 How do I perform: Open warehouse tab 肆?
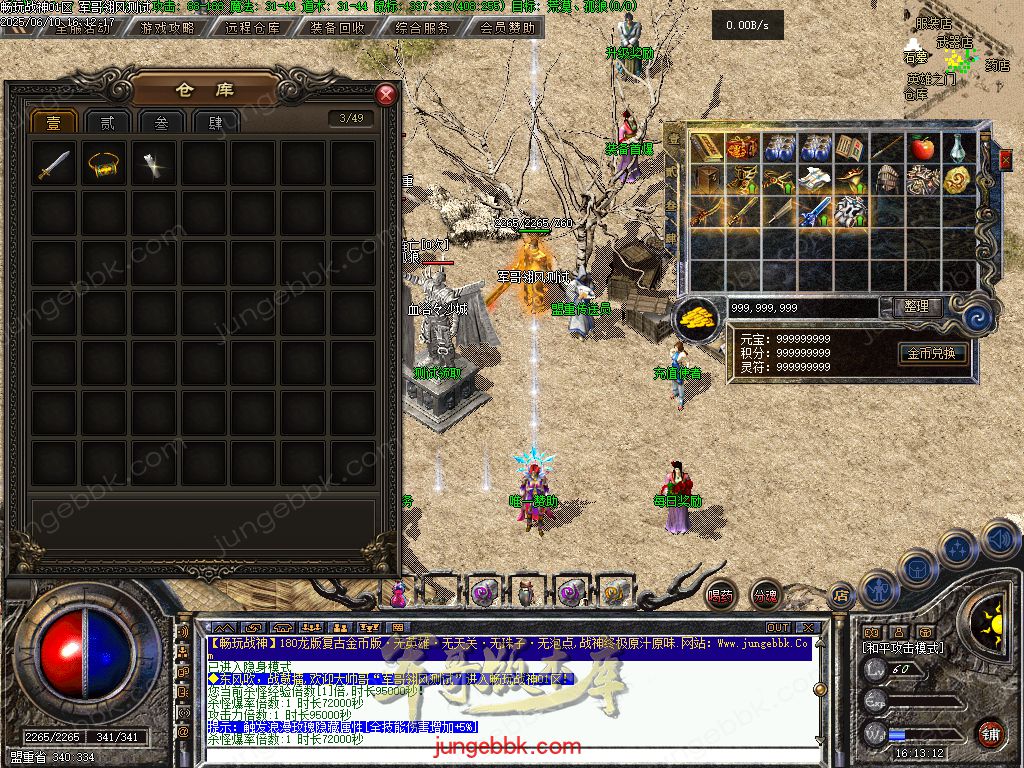coord(216,122)
